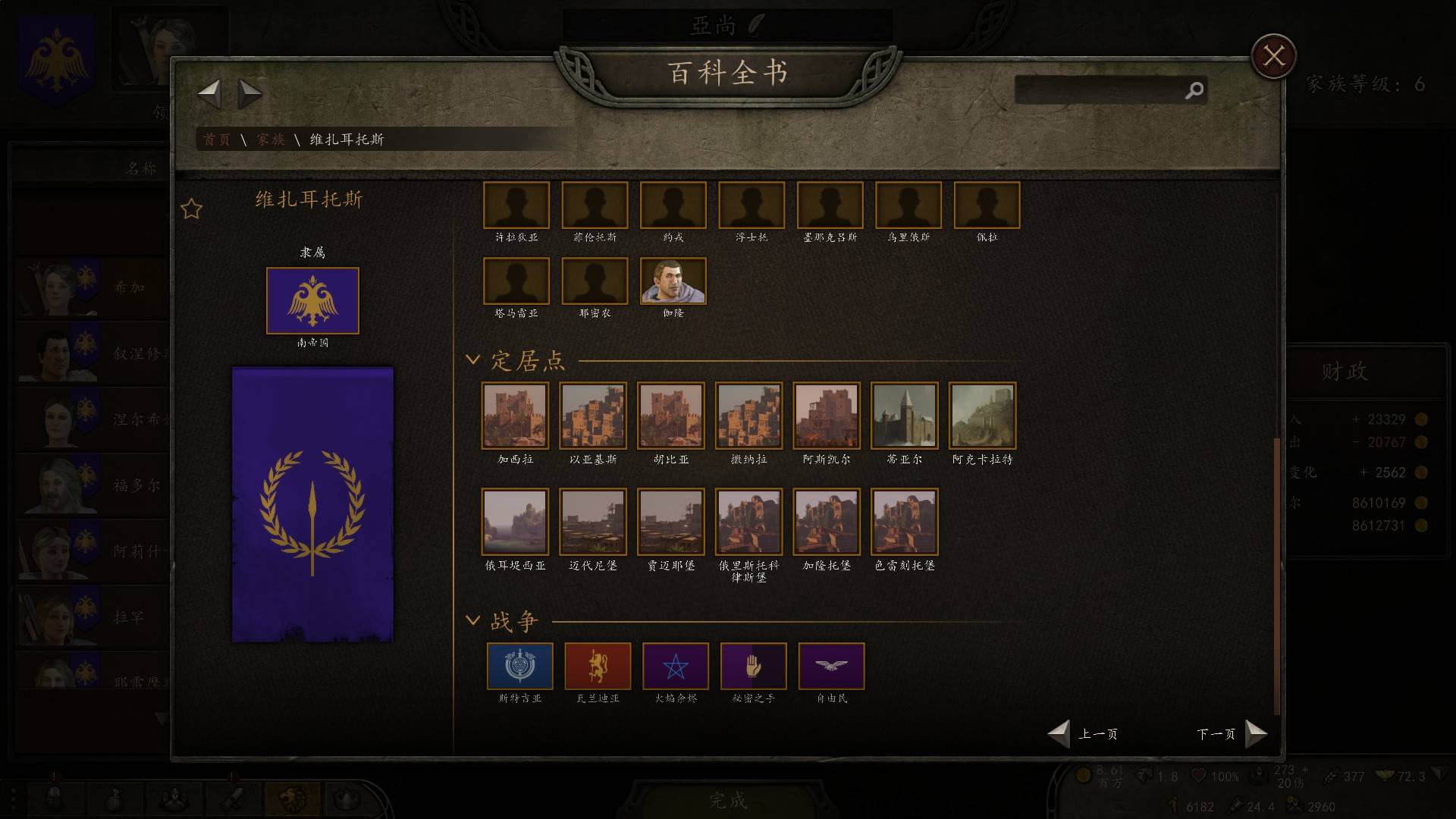Choose the 俄耳堤西亚 settlement thumbnail
The height and width of the screenshot is (819, 1456).
click(515, 522)
